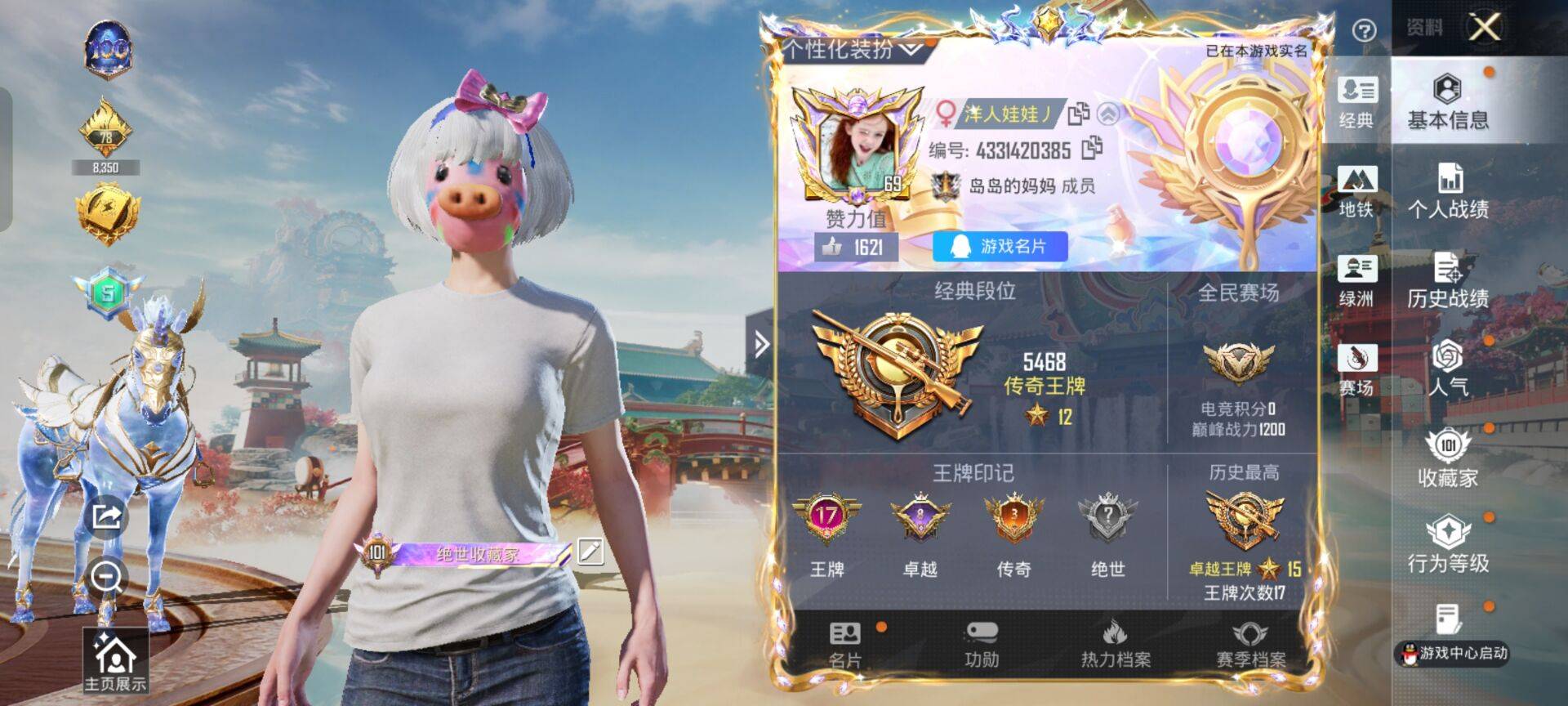This screenshot has height=706, width=1568.
Task: Open the 个性化装扮 dropdown
Action: tap(852, 50)
